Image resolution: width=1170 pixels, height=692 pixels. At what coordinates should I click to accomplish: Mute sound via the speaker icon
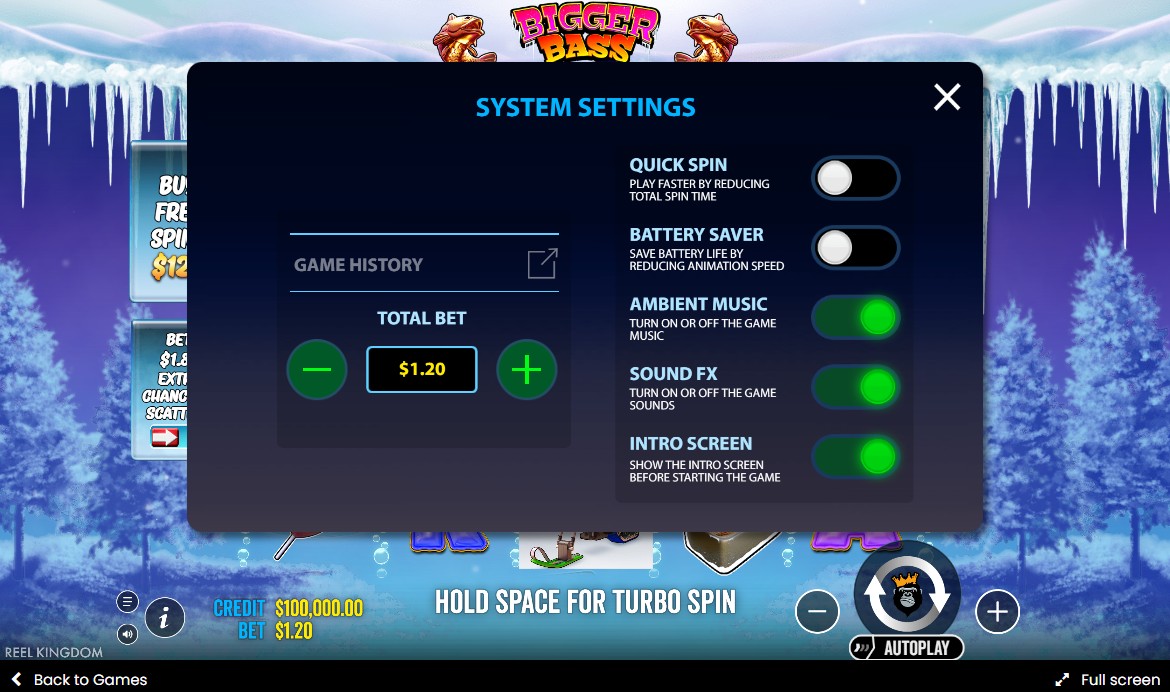click(127, 633)
